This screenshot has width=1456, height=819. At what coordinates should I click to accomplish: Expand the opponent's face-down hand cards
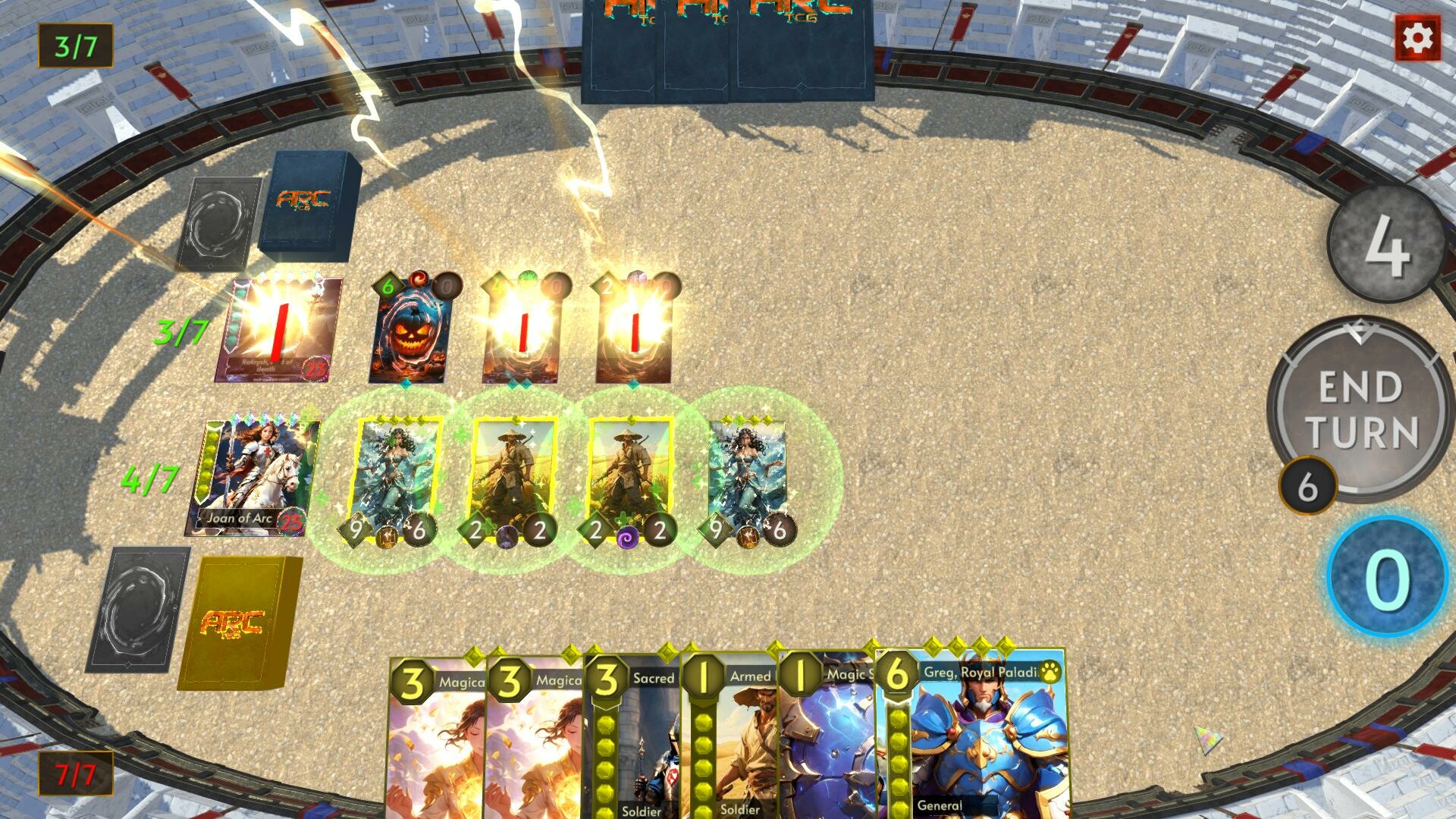(730, 49)
